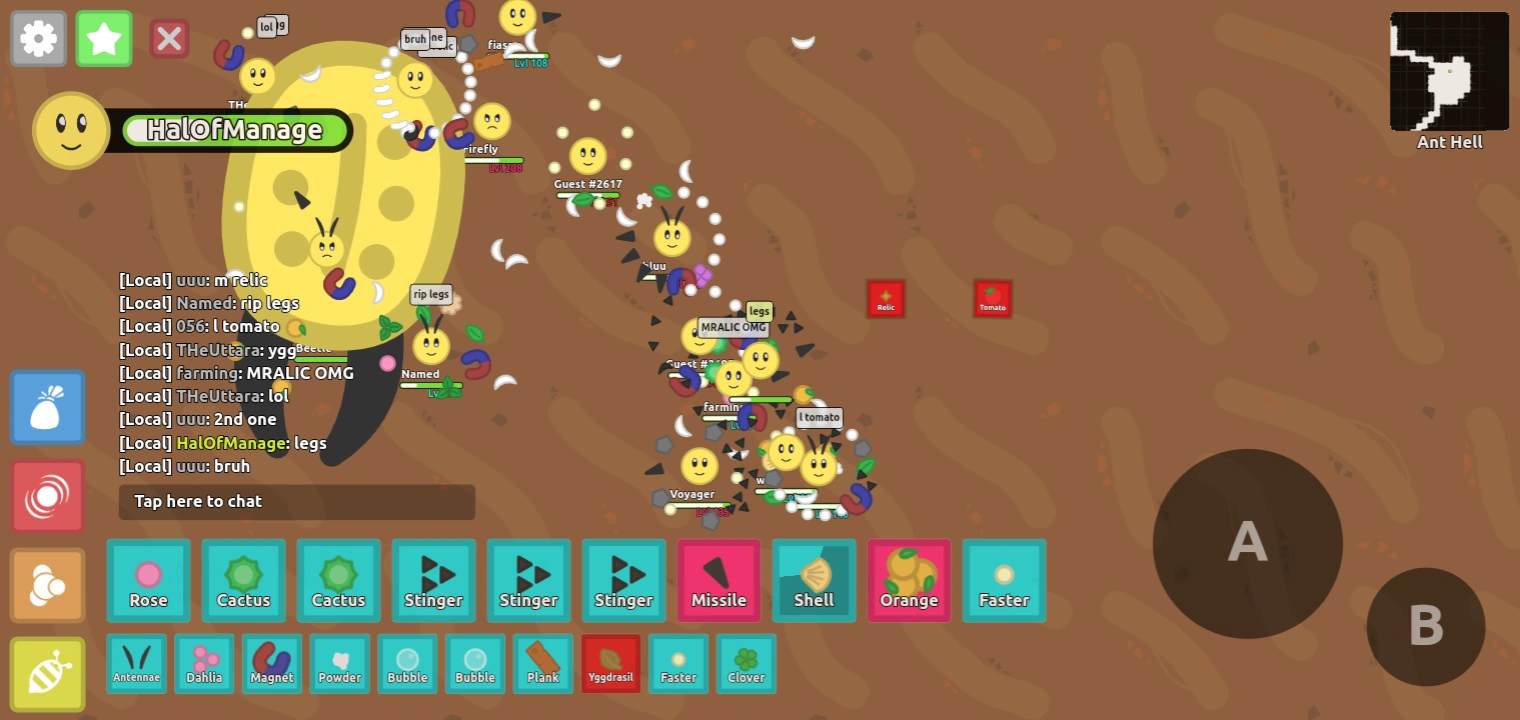1520x720 pixels.
Task: Click the green star button
Action: pos(104,39)
